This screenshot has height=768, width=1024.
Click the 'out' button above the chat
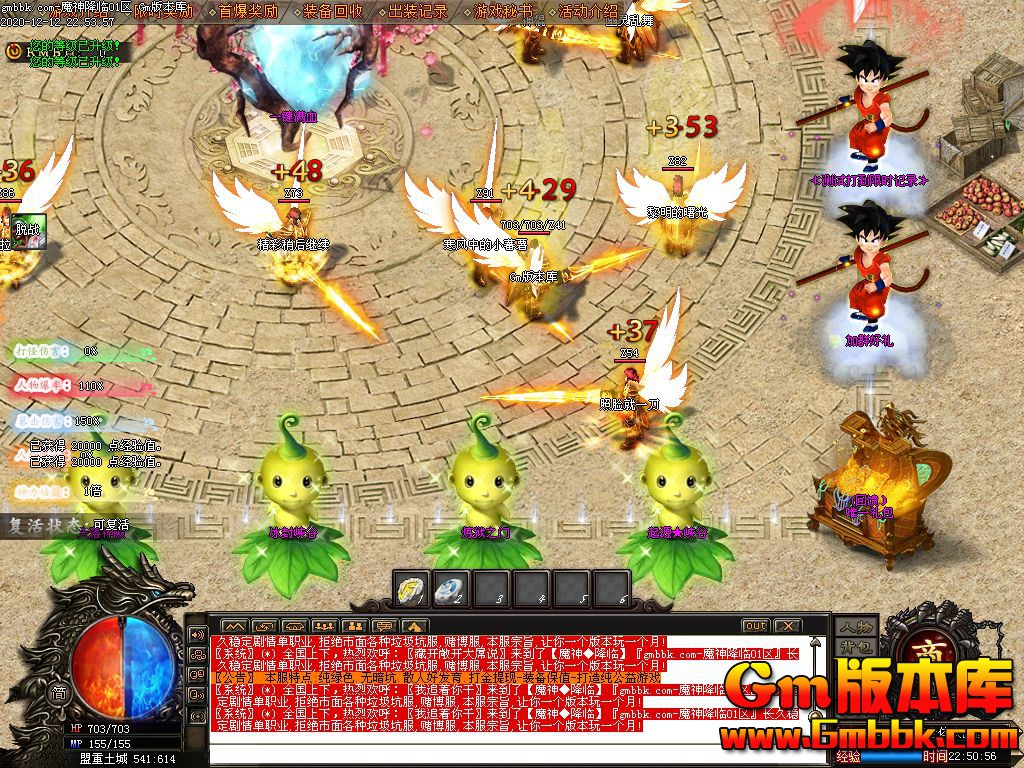(x=755, y=626)
